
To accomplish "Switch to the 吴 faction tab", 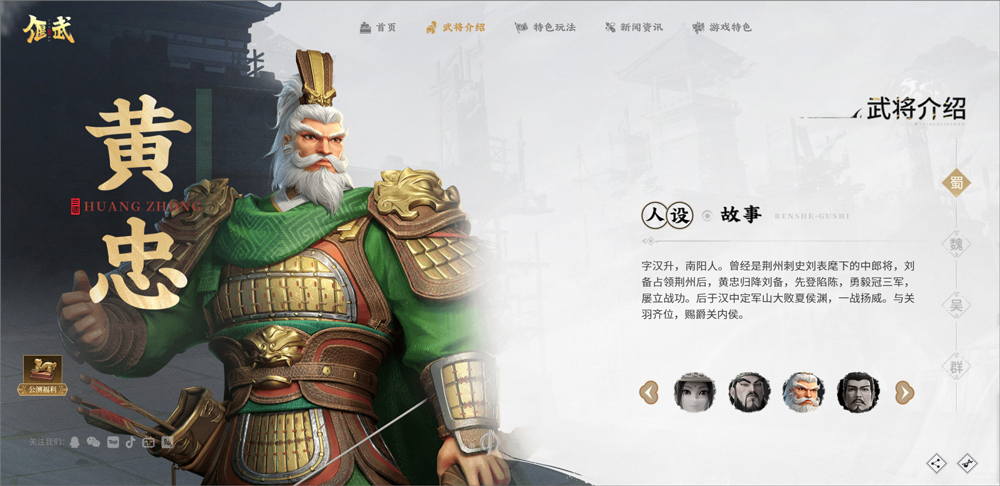I will (x=957, y=305).
